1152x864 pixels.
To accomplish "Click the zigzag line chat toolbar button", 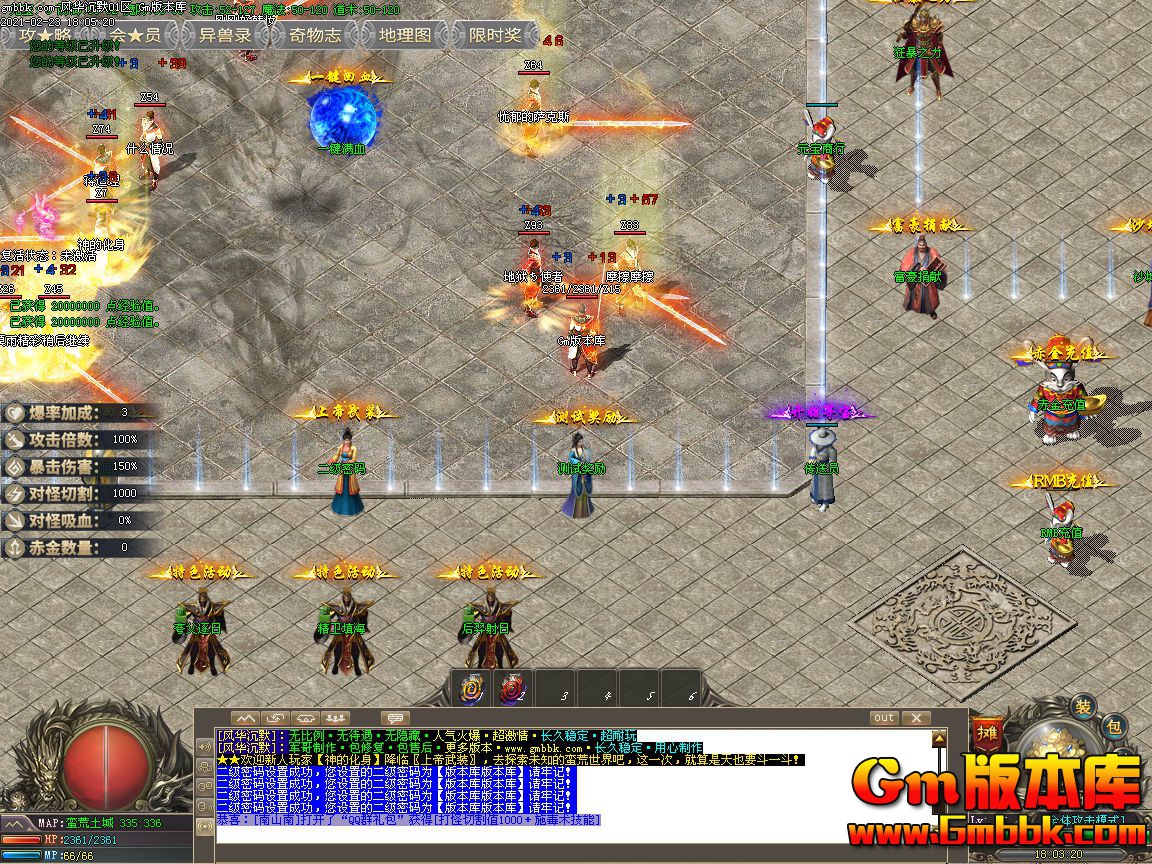I will [245, 718].
